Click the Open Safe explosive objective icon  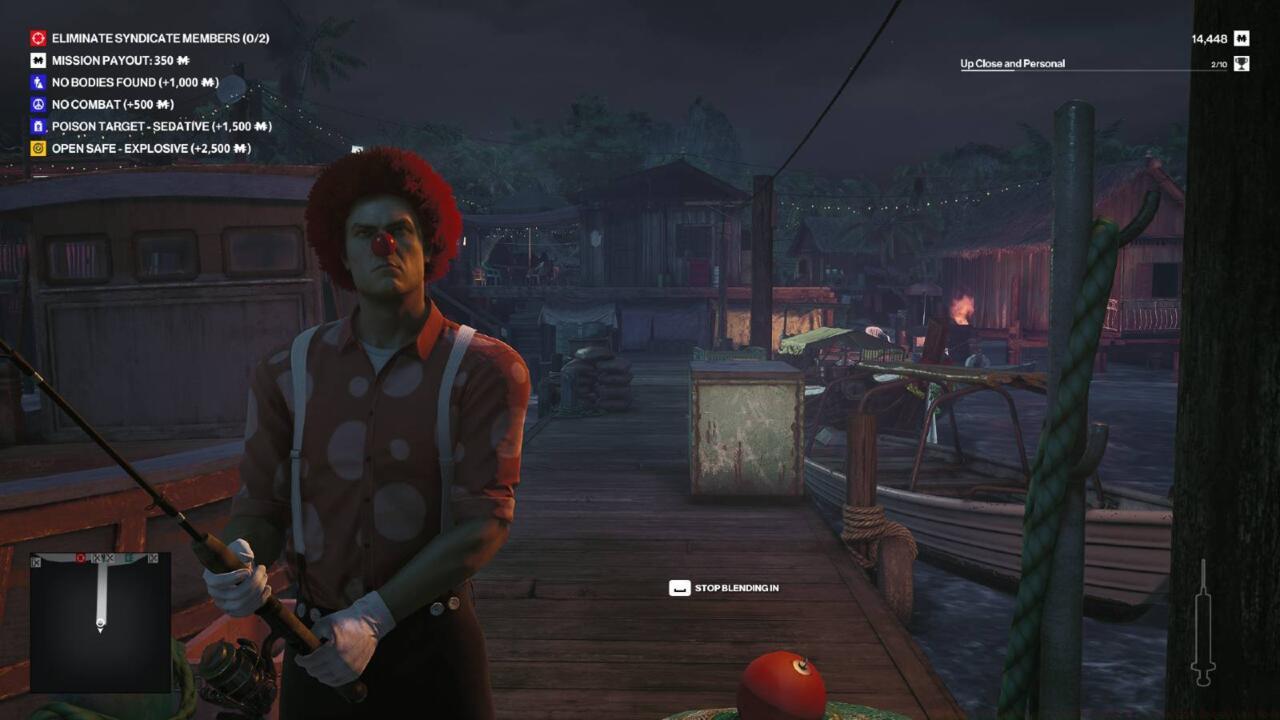click(38, 148)
